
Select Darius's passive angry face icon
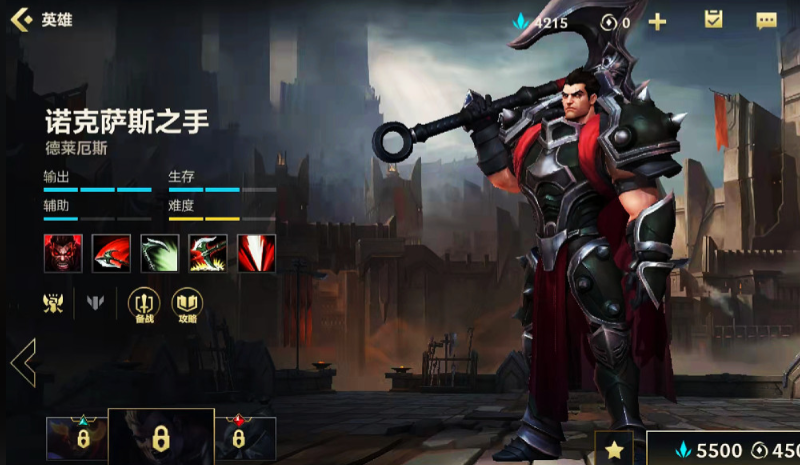pos(63,253)
